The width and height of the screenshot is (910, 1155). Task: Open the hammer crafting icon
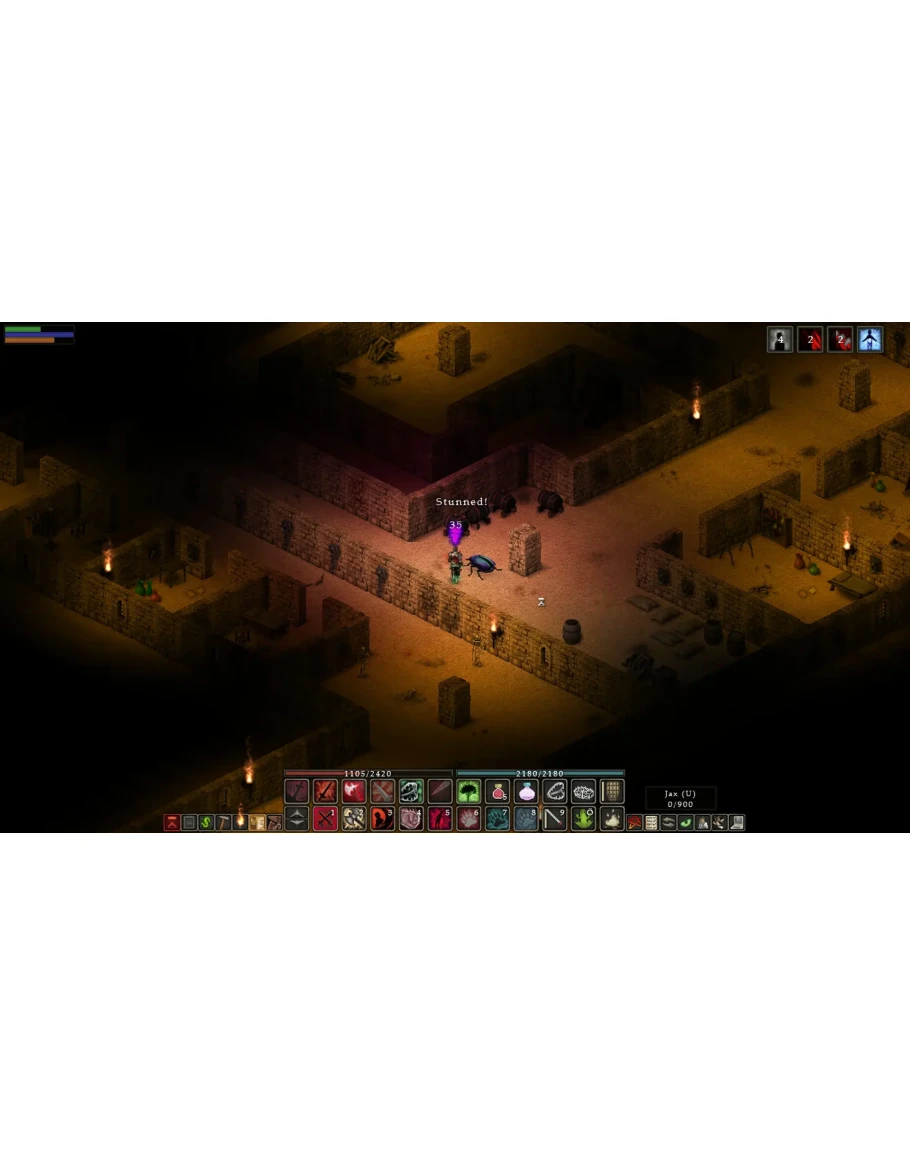(223, 822)
